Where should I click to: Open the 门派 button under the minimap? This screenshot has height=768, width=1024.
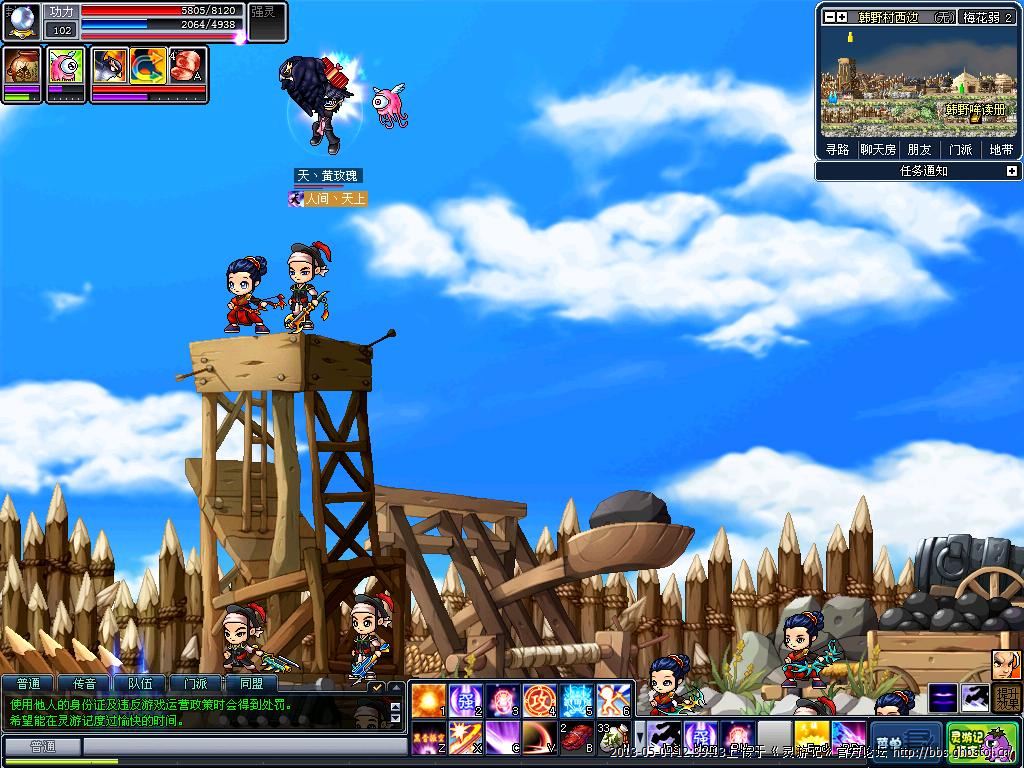pyautogui.click(x=960, y=150)
